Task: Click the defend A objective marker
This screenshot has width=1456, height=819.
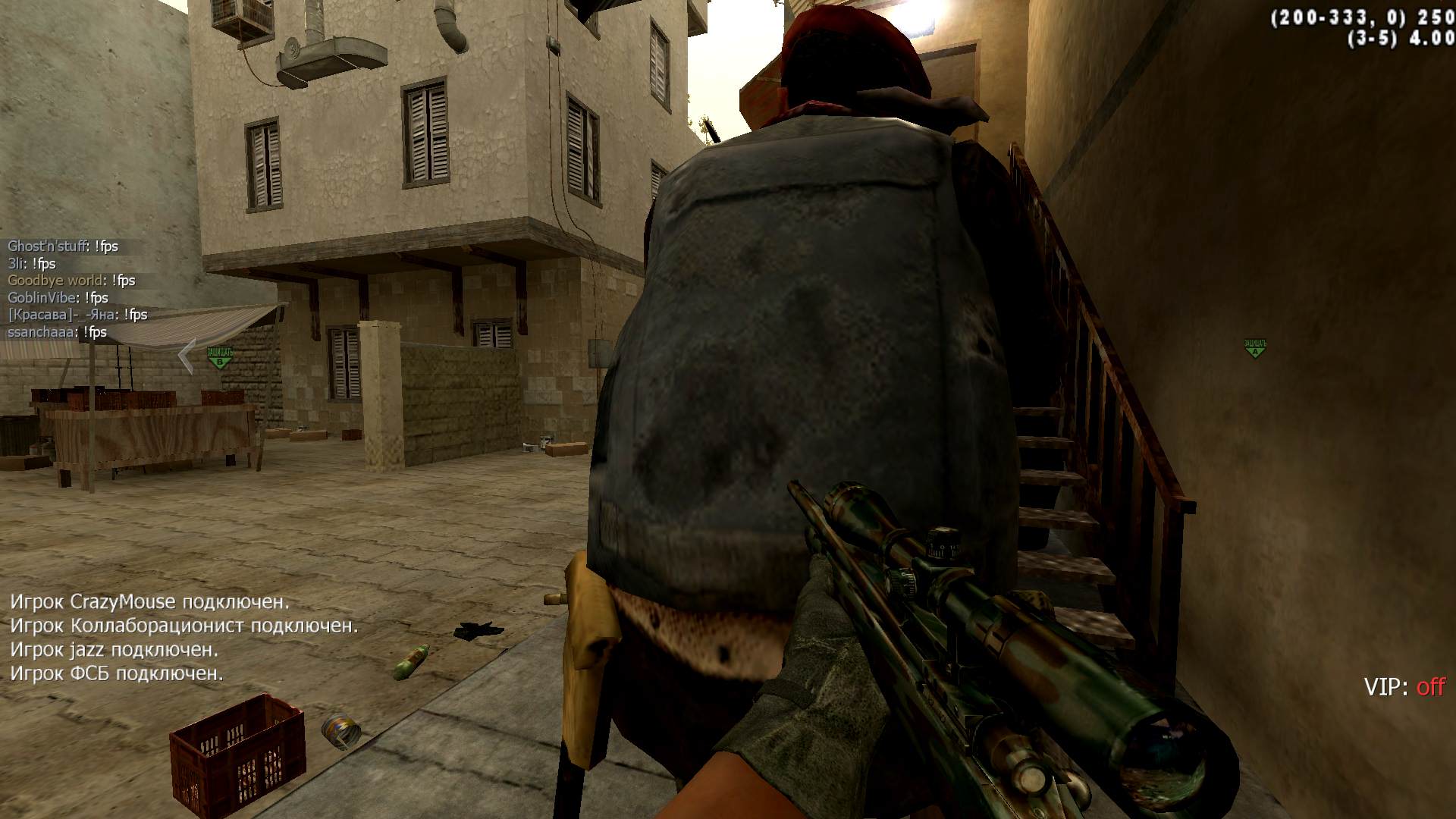Action: click(1255, 348)
